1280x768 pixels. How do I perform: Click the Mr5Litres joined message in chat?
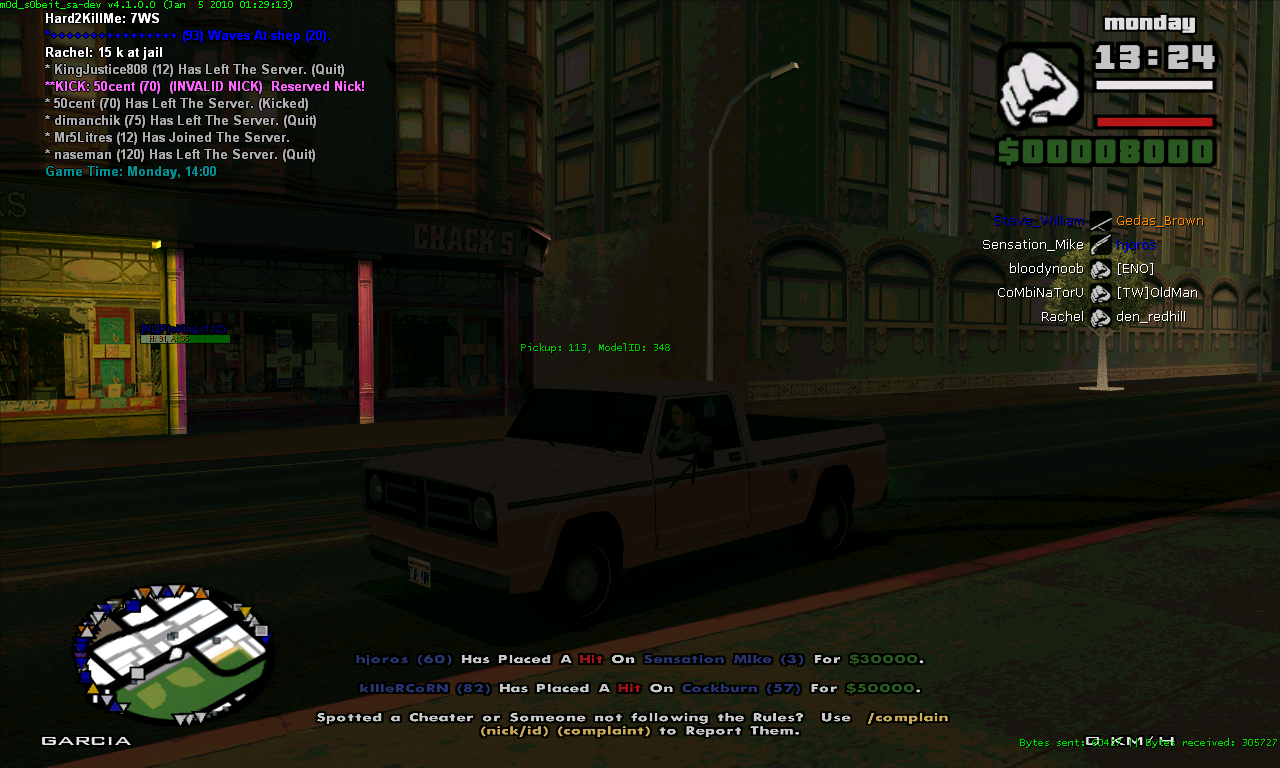tap(170, 138)
